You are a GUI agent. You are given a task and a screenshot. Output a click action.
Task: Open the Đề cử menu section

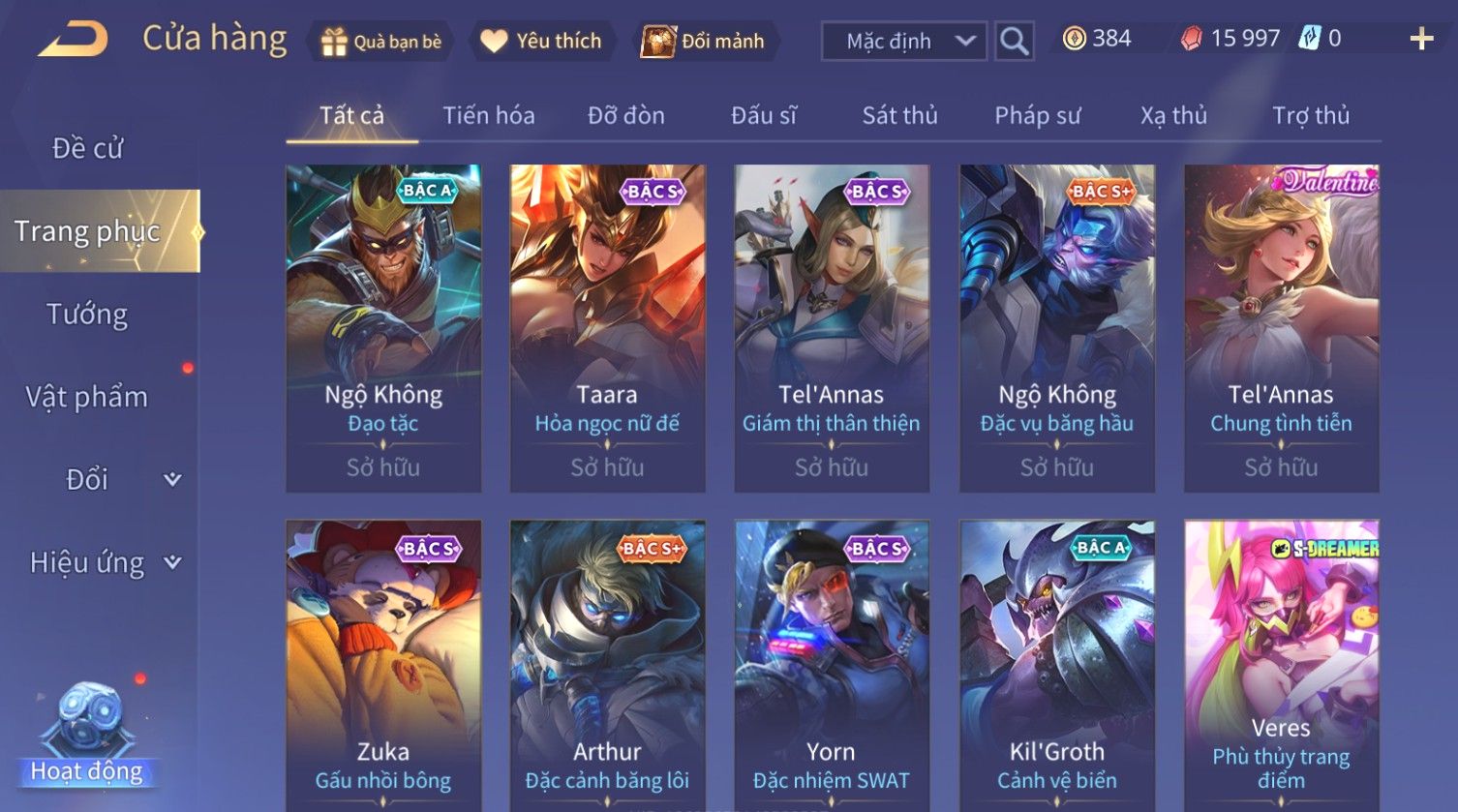[x=88, y=148]
